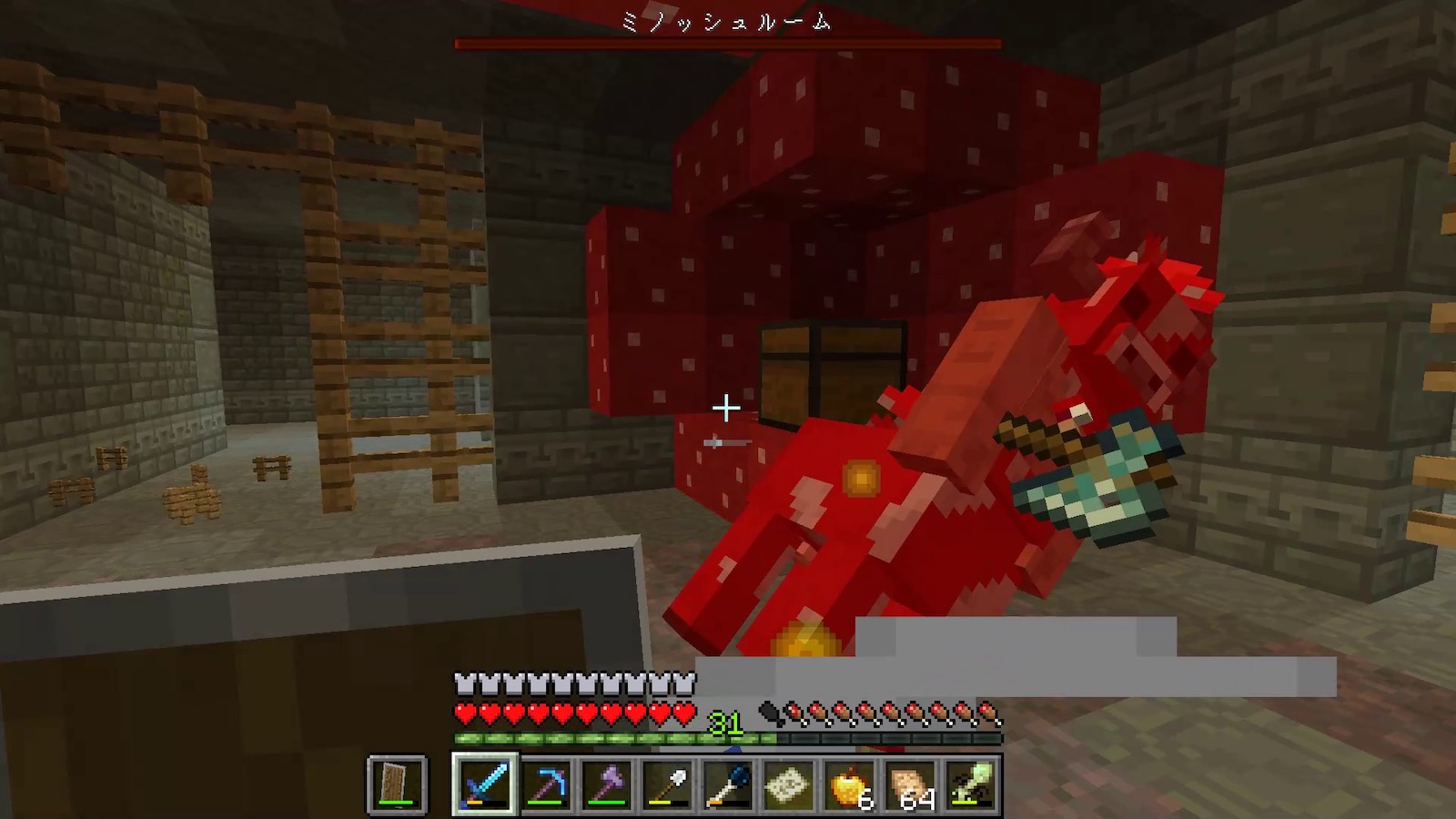Select the stack of 64 planks
The image size is (1456, 819).
tap(910, 784)
